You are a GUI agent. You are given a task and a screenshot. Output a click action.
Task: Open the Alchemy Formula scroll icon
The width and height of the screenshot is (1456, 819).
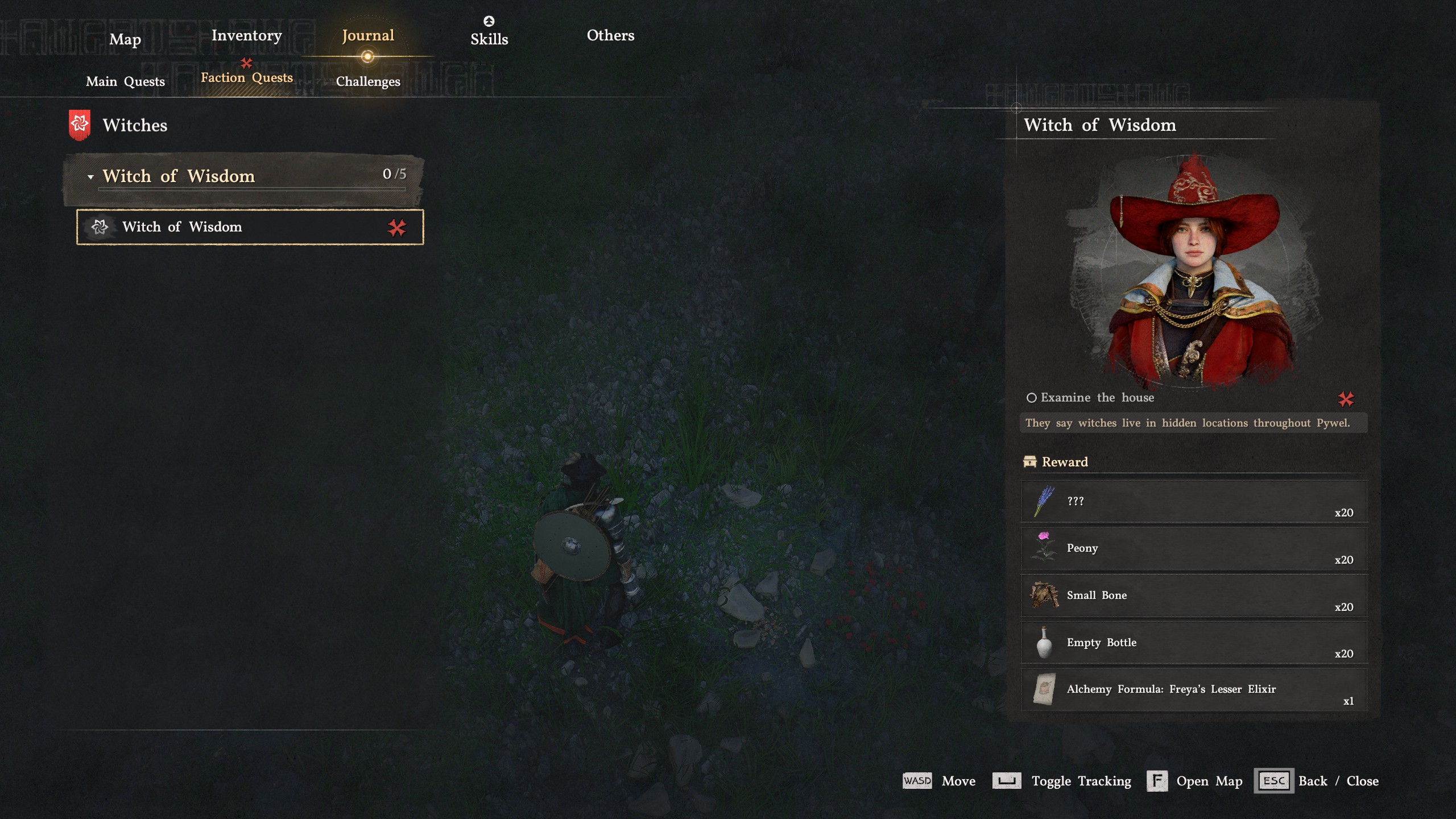(1044, 689)
